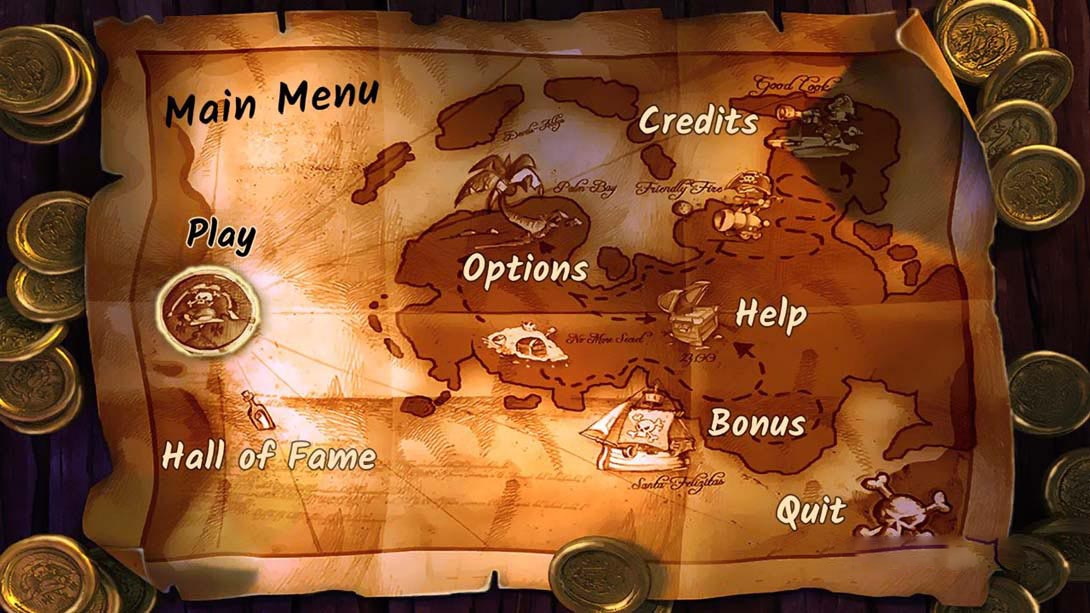Image resolution: width=1090 pixels, height=613 pixels.
Task: Select the Bonus menu entry
Action: pos(757,423)
